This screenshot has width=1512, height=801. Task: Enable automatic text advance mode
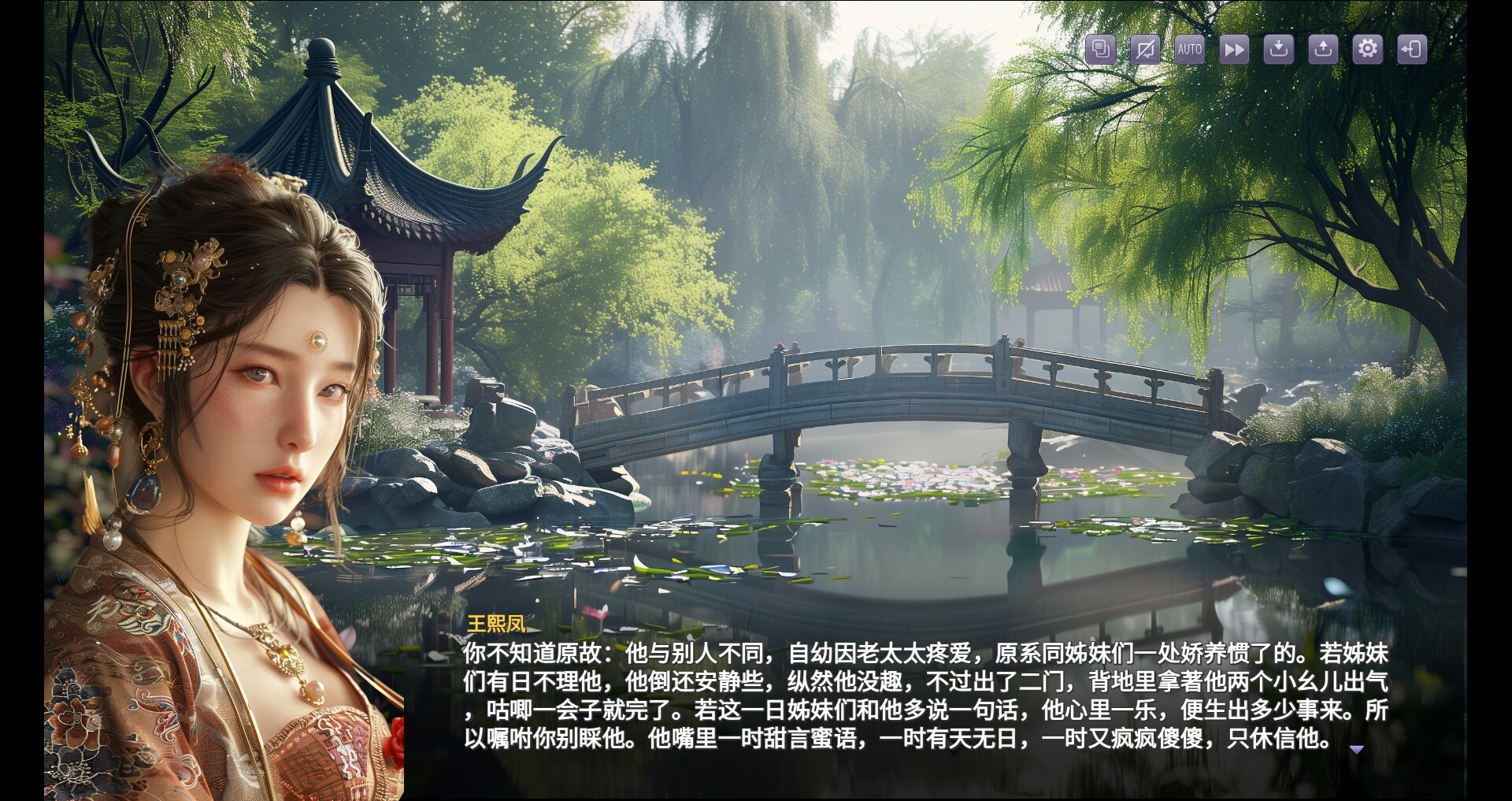tap(1188, 50)
